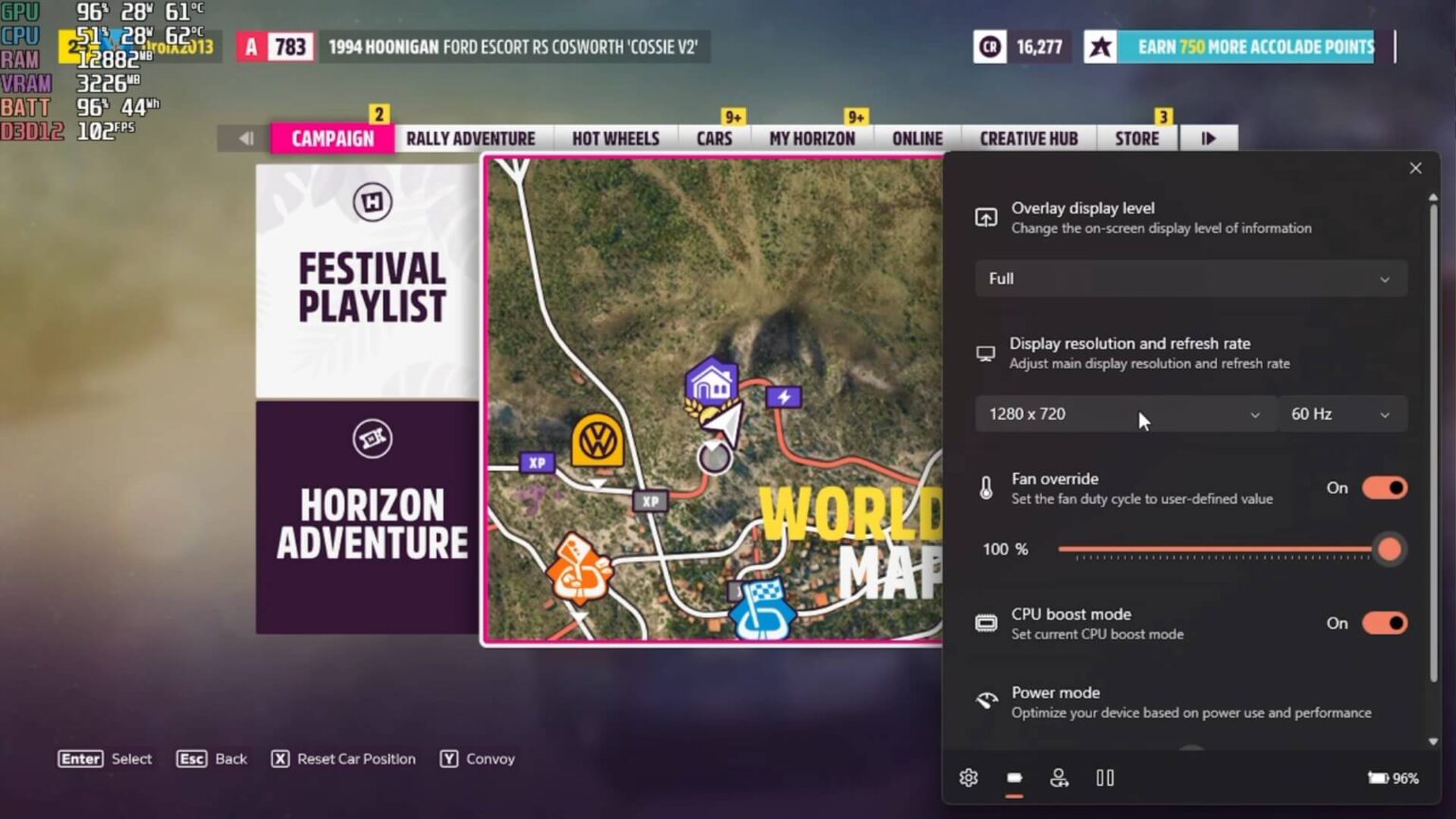Disable CPU boost mode
The image size is (1456, 819).
coord(1384,623)
